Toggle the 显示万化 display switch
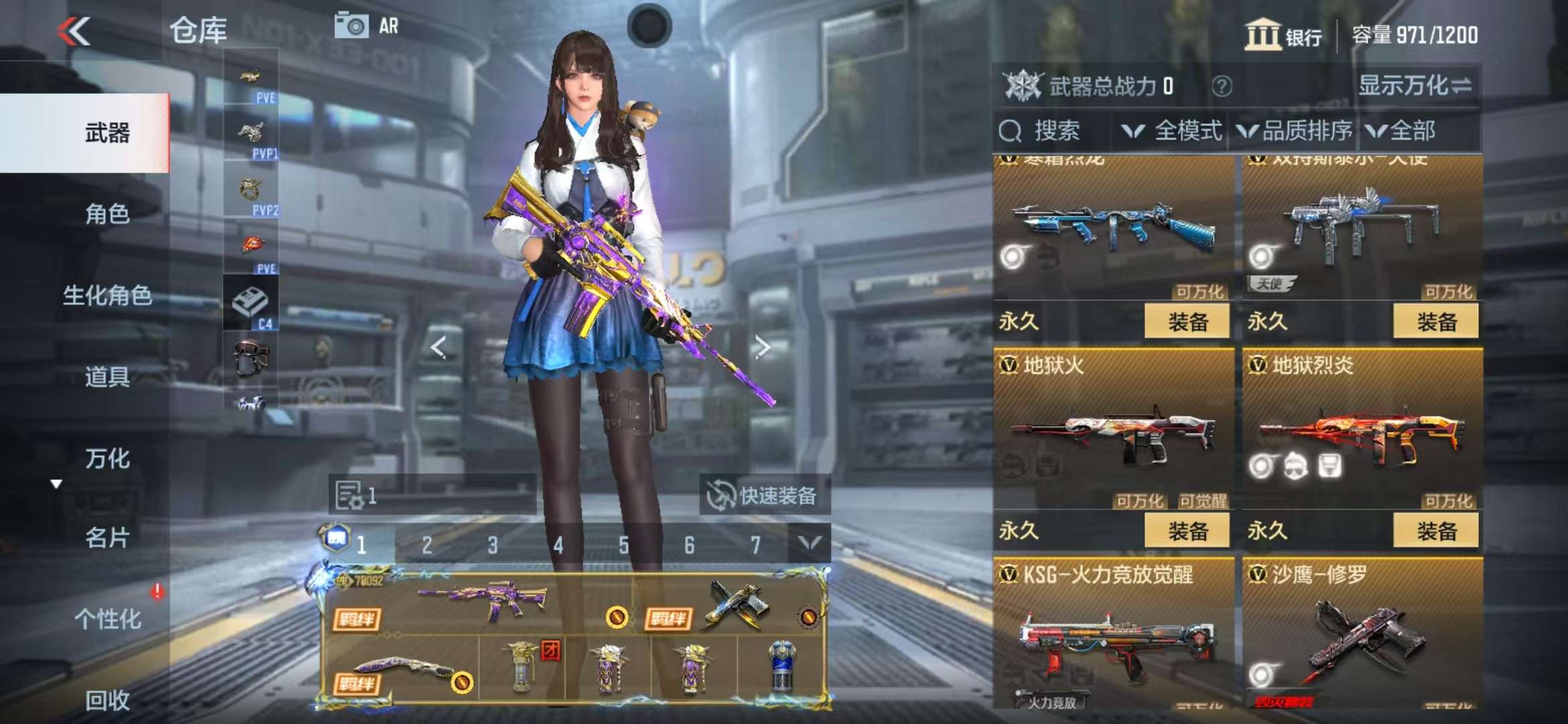Viewport: 1568px width, 724px height. 1415,86
